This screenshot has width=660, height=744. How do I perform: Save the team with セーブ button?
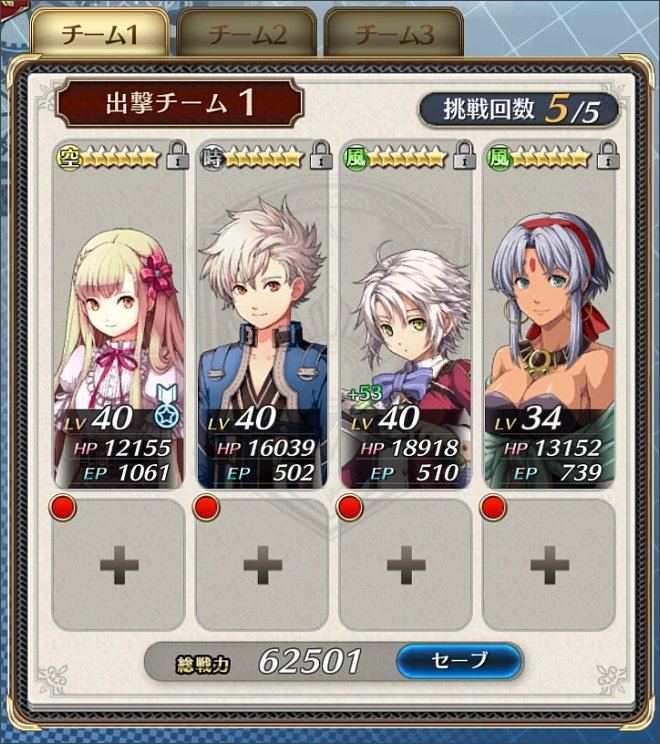coord(459,660)
